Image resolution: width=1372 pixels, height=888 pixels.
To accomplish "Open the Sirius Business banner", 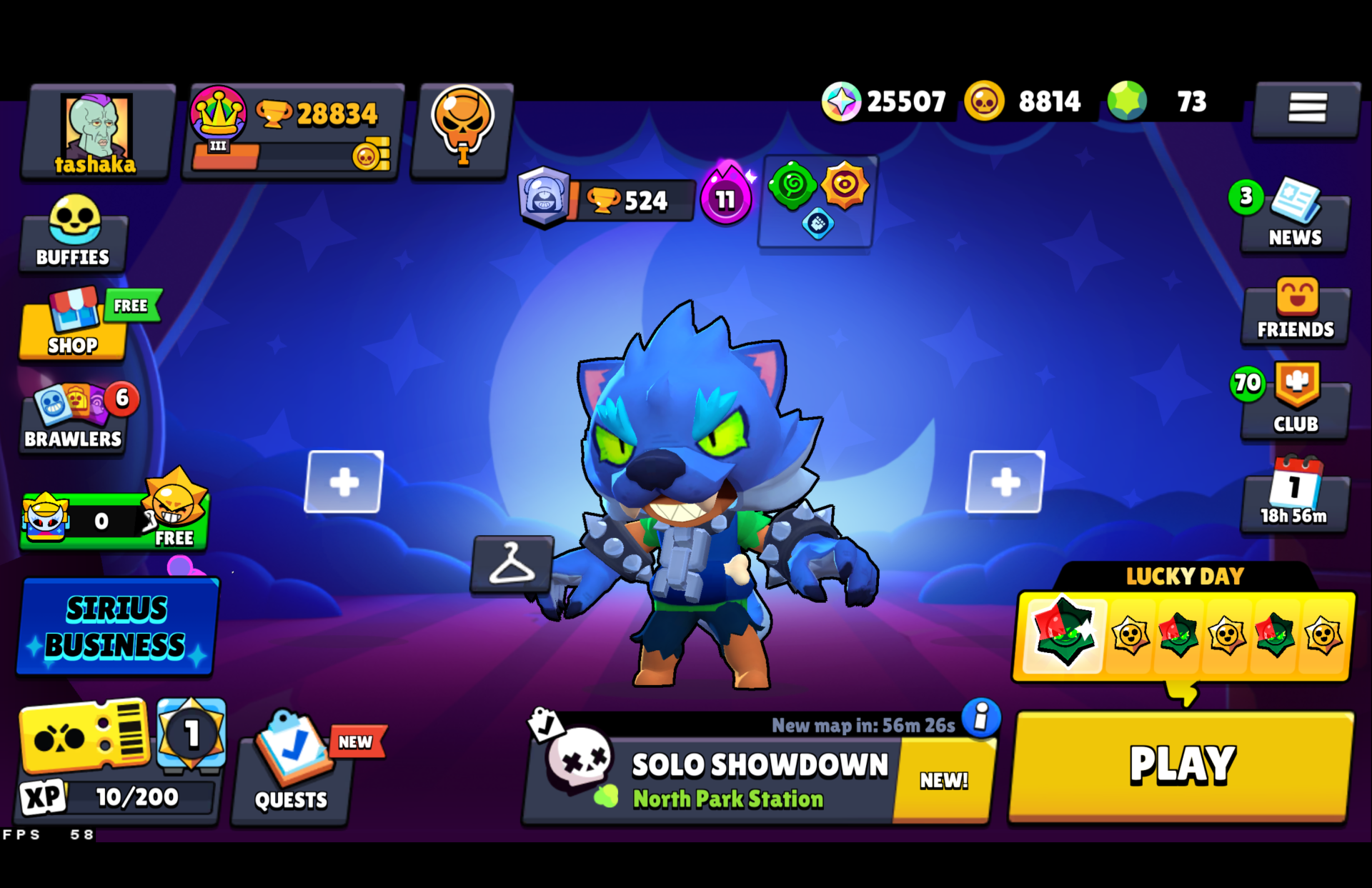I will pos(116,627).
